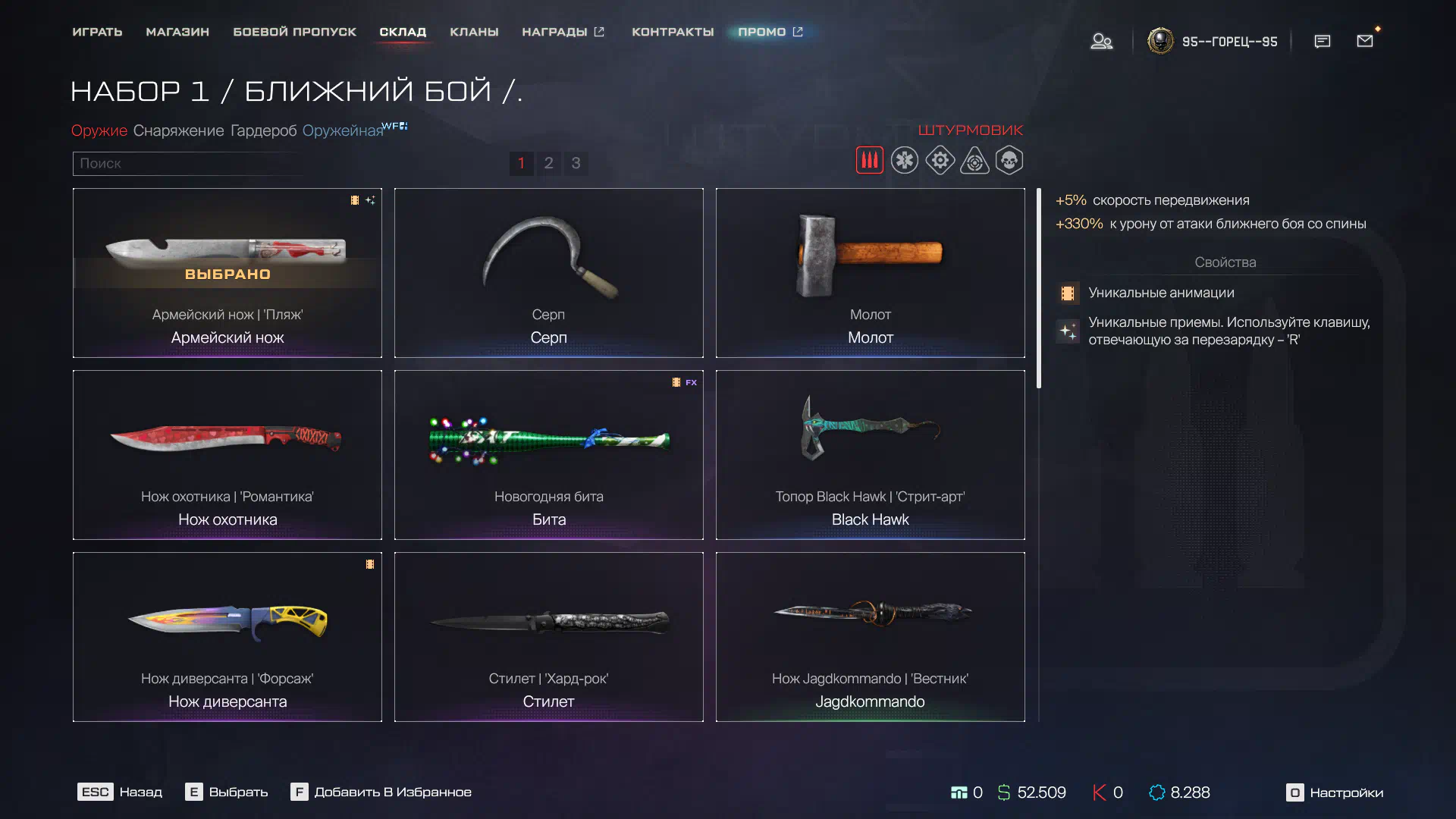The image size is (1456, 819).
Task: Choose the Серп sickle weapon
Action: (548, 272)
